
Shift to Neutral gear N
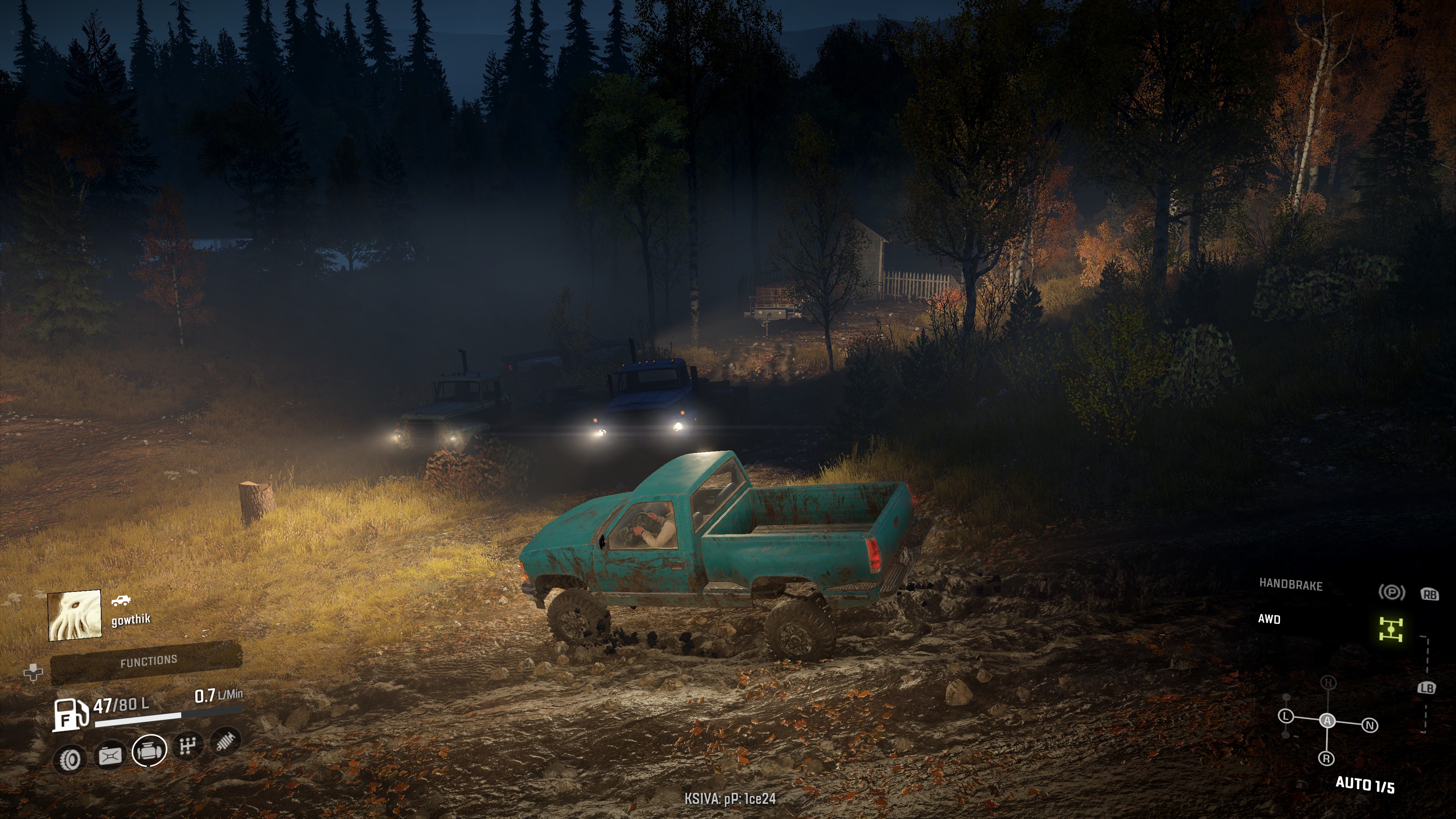[1370, 725]
